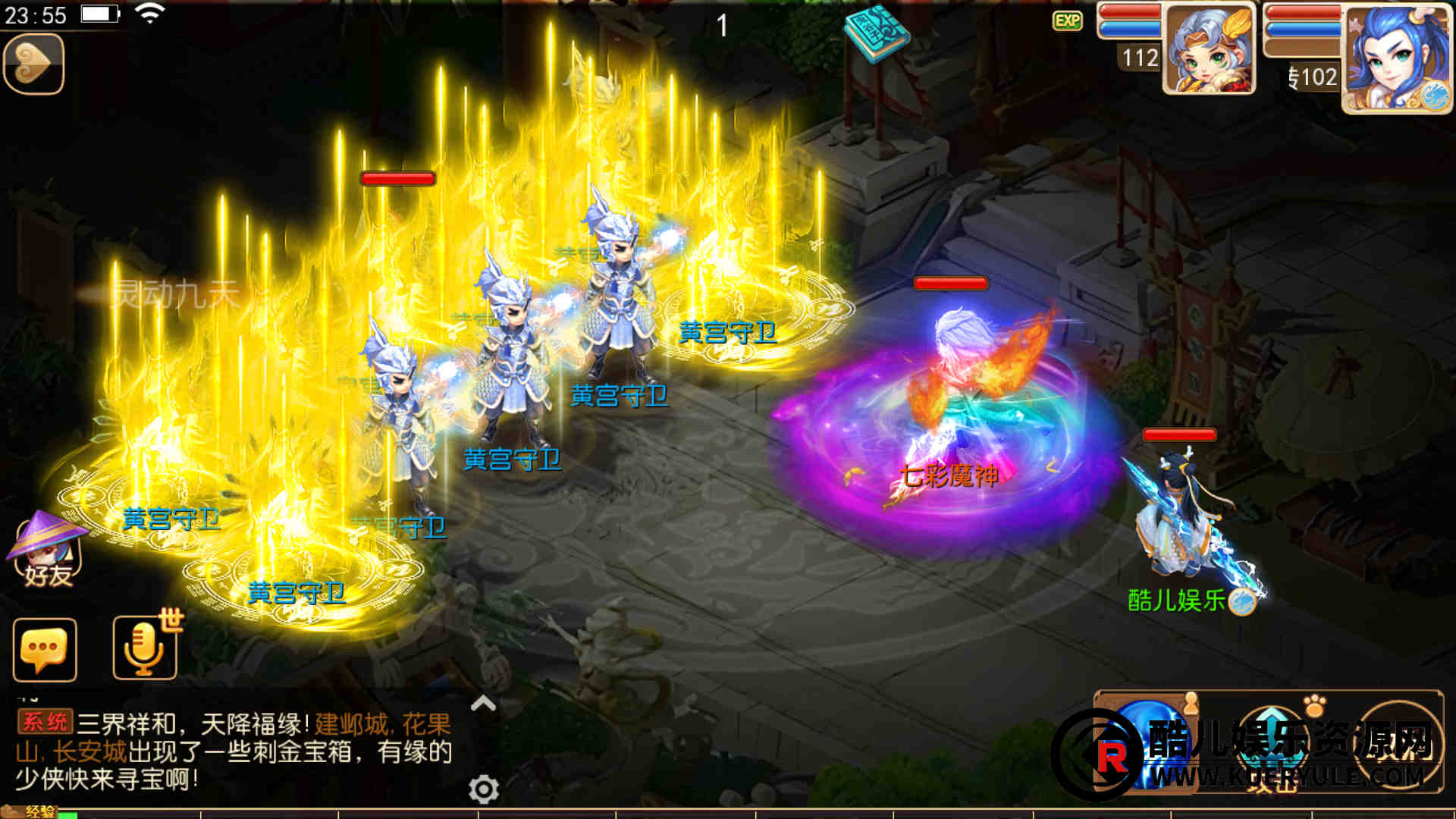Open chat settings gear icon
The image size is (1456, 819).
tap(483, 789)
